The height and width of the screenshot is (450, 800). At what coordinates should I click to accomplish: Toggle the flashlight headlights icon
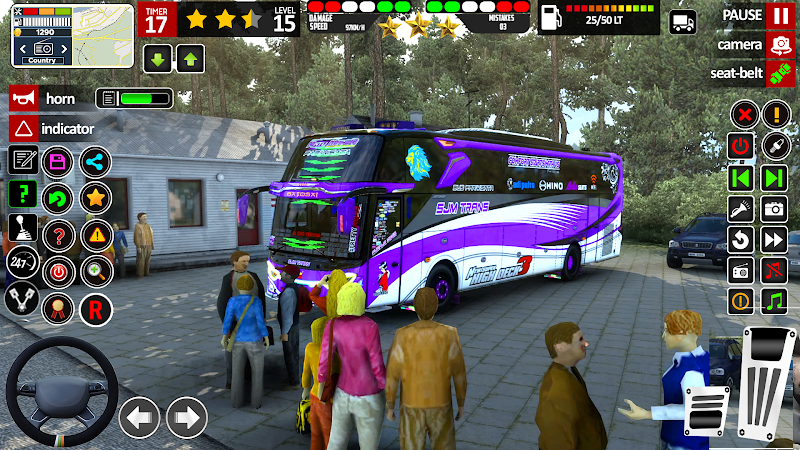coord(741,209)
